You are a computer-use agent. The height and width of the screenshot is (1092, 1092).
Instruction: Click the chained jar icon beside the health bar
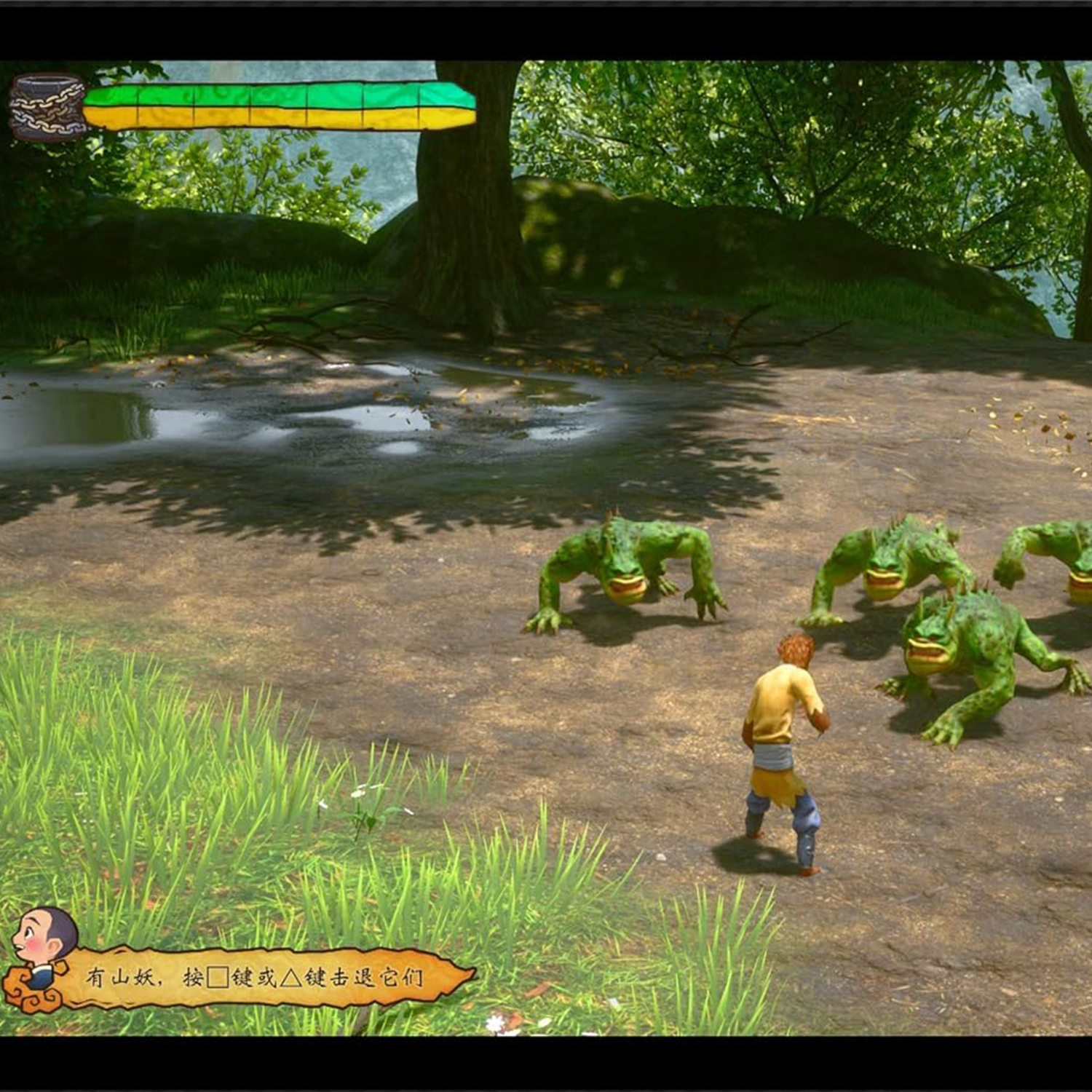point(47,107)
